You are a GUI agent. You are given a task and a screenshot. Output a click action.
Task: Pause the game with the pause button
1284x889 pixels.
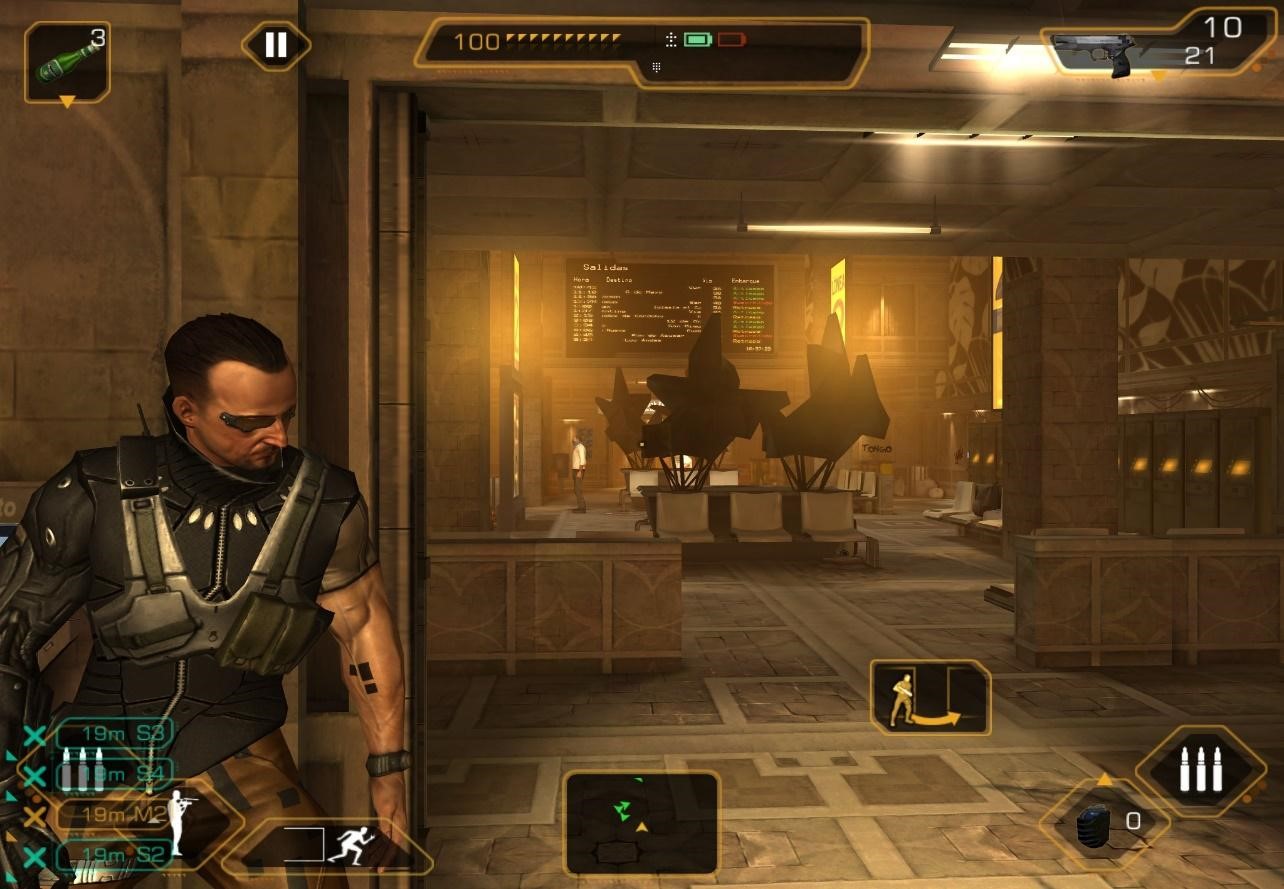click(x=276, y=45)
